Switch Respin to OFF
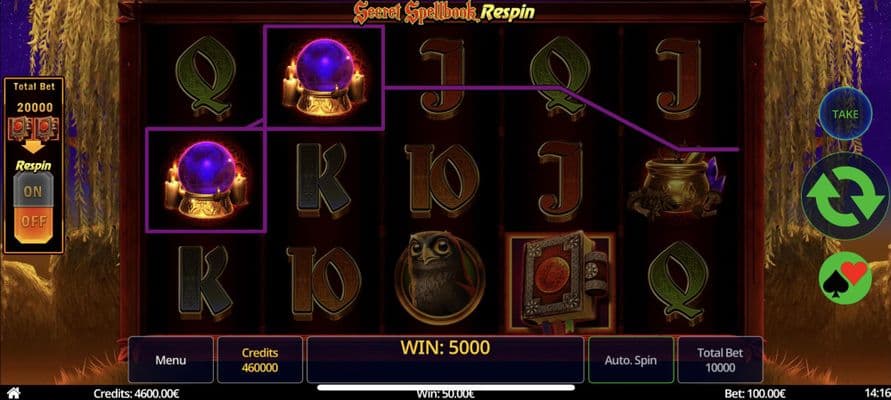Screen dimensions: 891x400 (x=33, y=220)
